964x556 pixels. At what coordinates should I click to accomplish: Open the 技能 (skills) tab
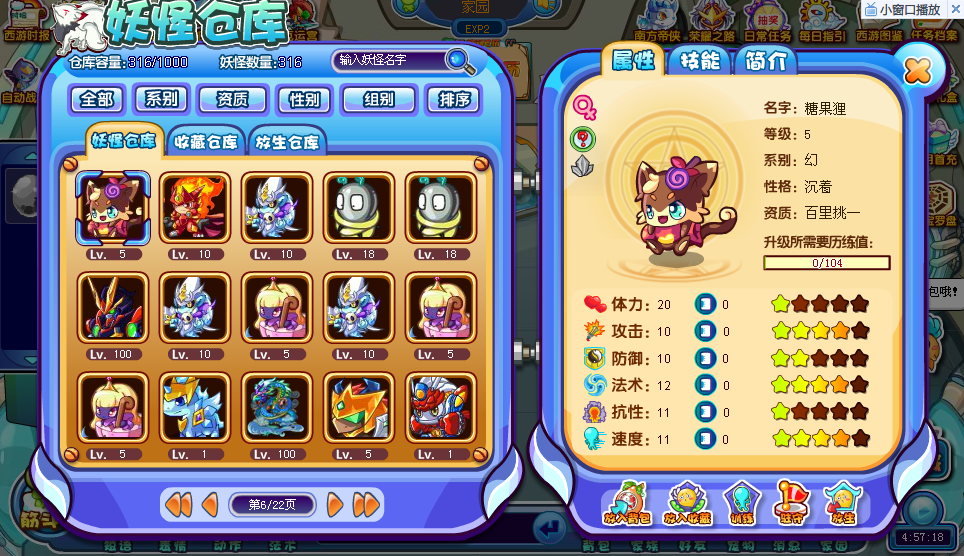coord(699,60)
